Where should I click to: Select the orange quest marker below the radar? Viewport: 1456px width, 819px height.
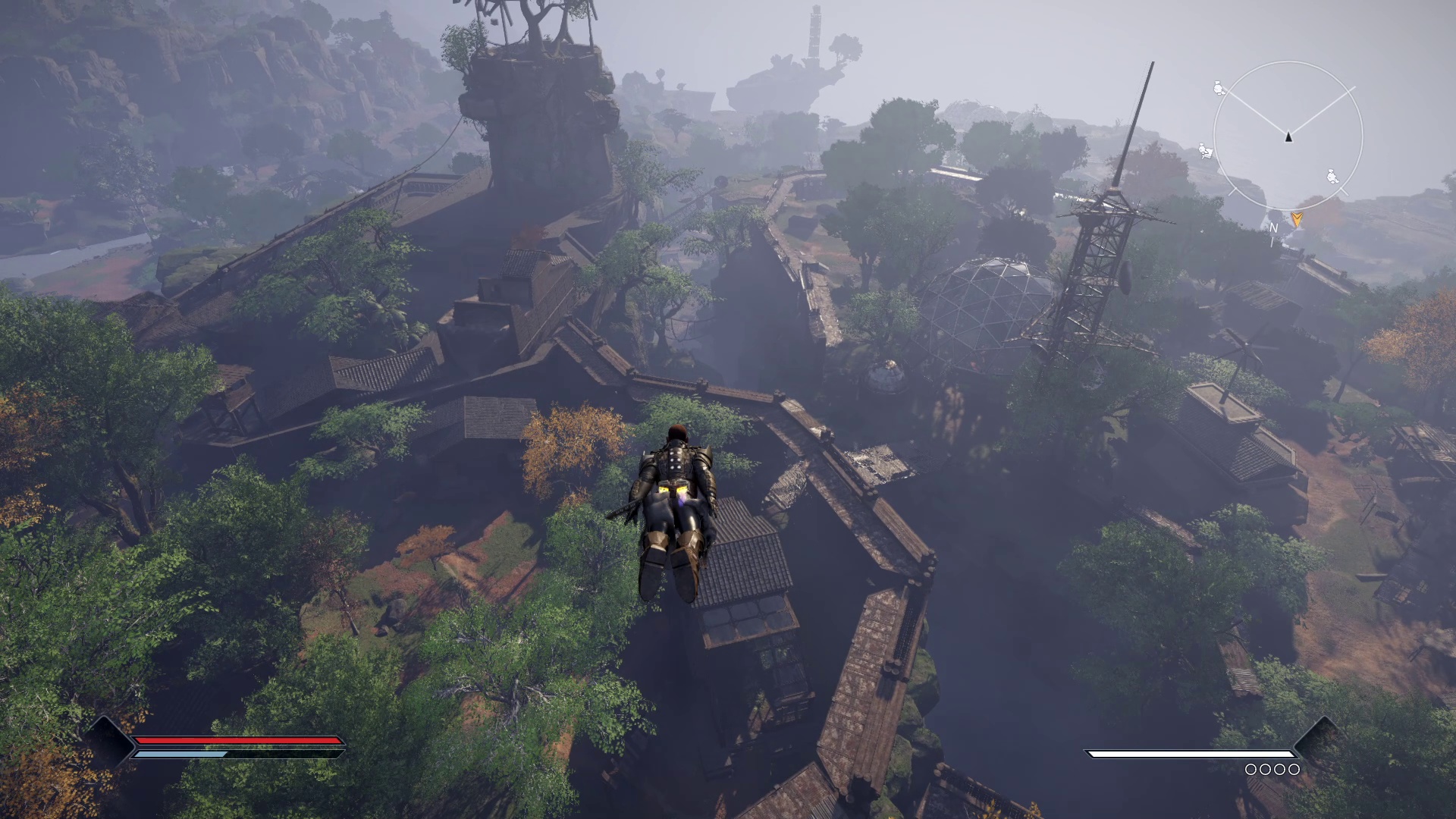coord(1298,220)
